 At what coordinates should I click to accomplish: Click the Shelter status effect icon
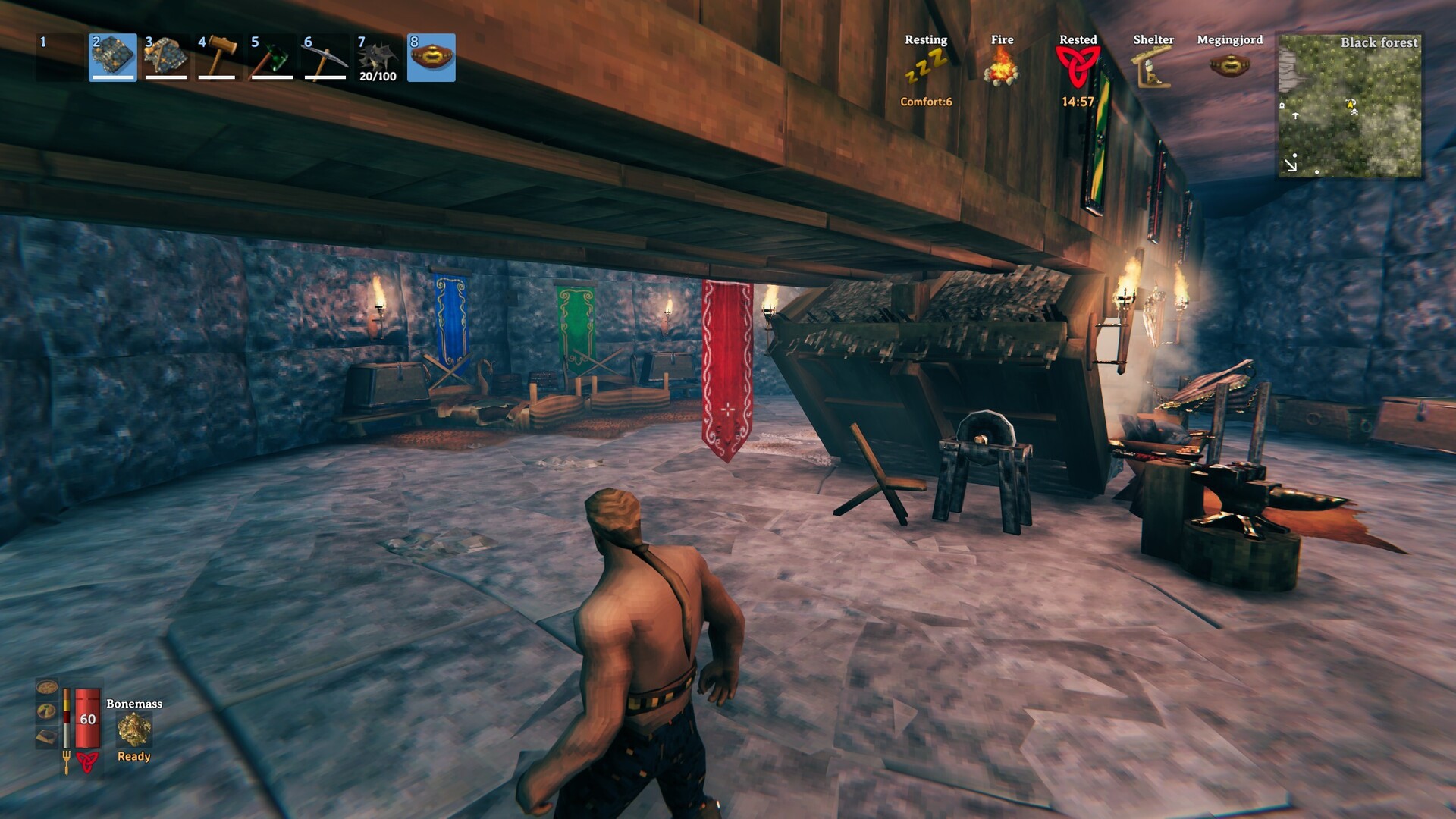[x=1153, y=68]
